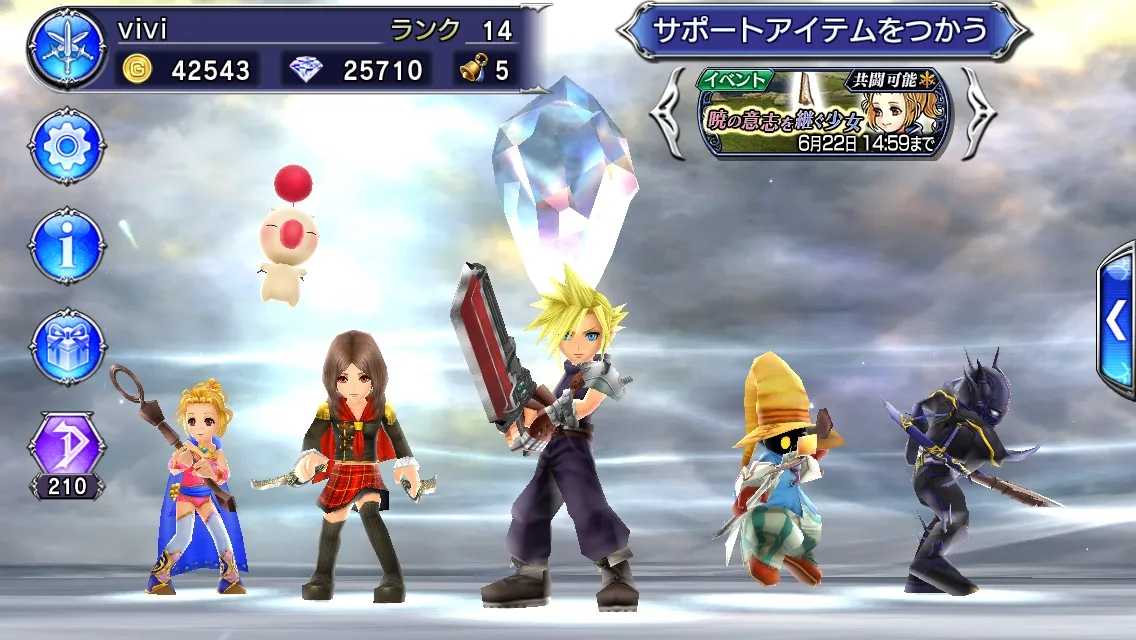Open the blue gift box icon
Viewport: 1136px width, 640px height.
[x=67, y=346]
